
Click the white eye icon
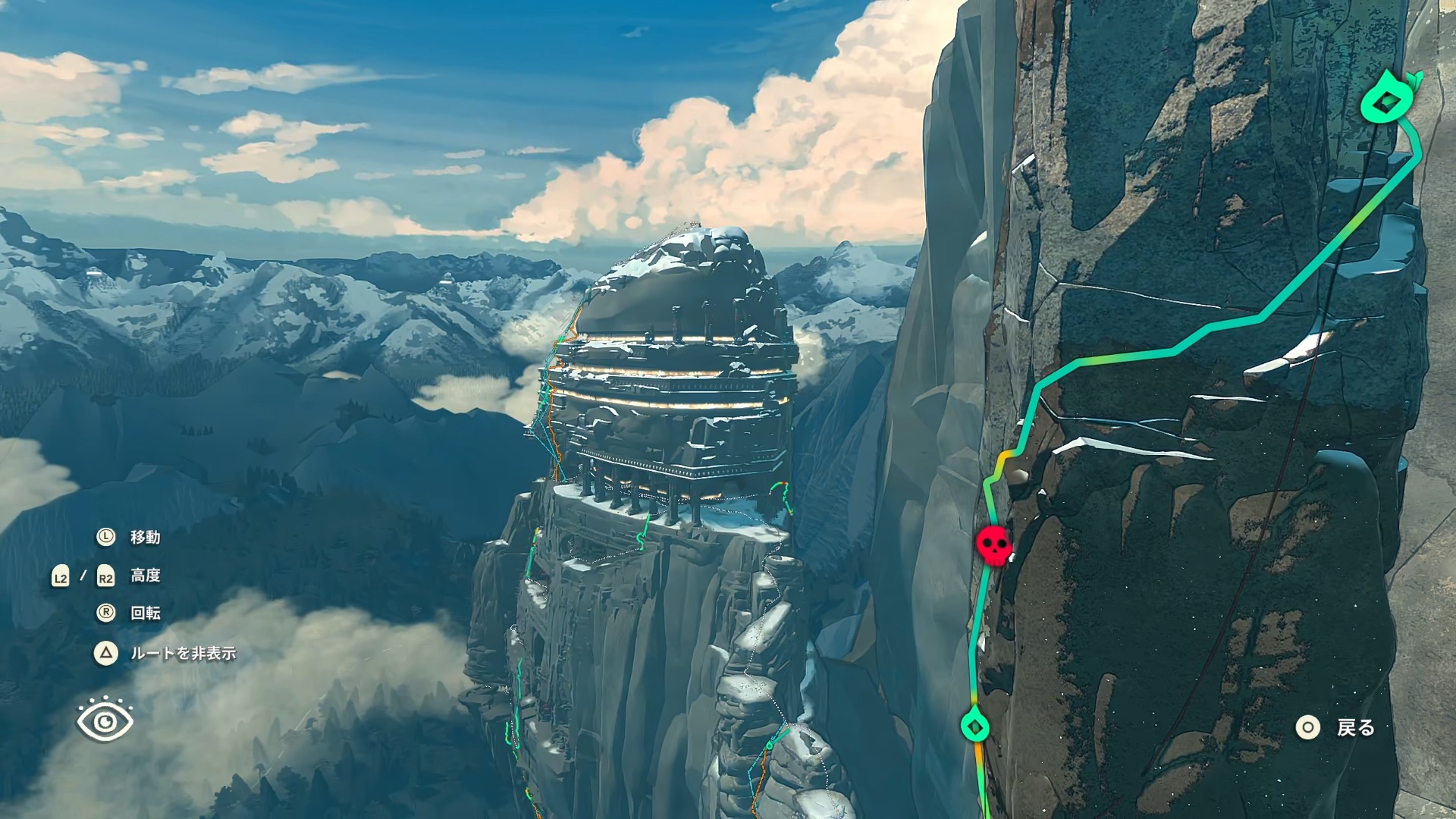[105, 720]
